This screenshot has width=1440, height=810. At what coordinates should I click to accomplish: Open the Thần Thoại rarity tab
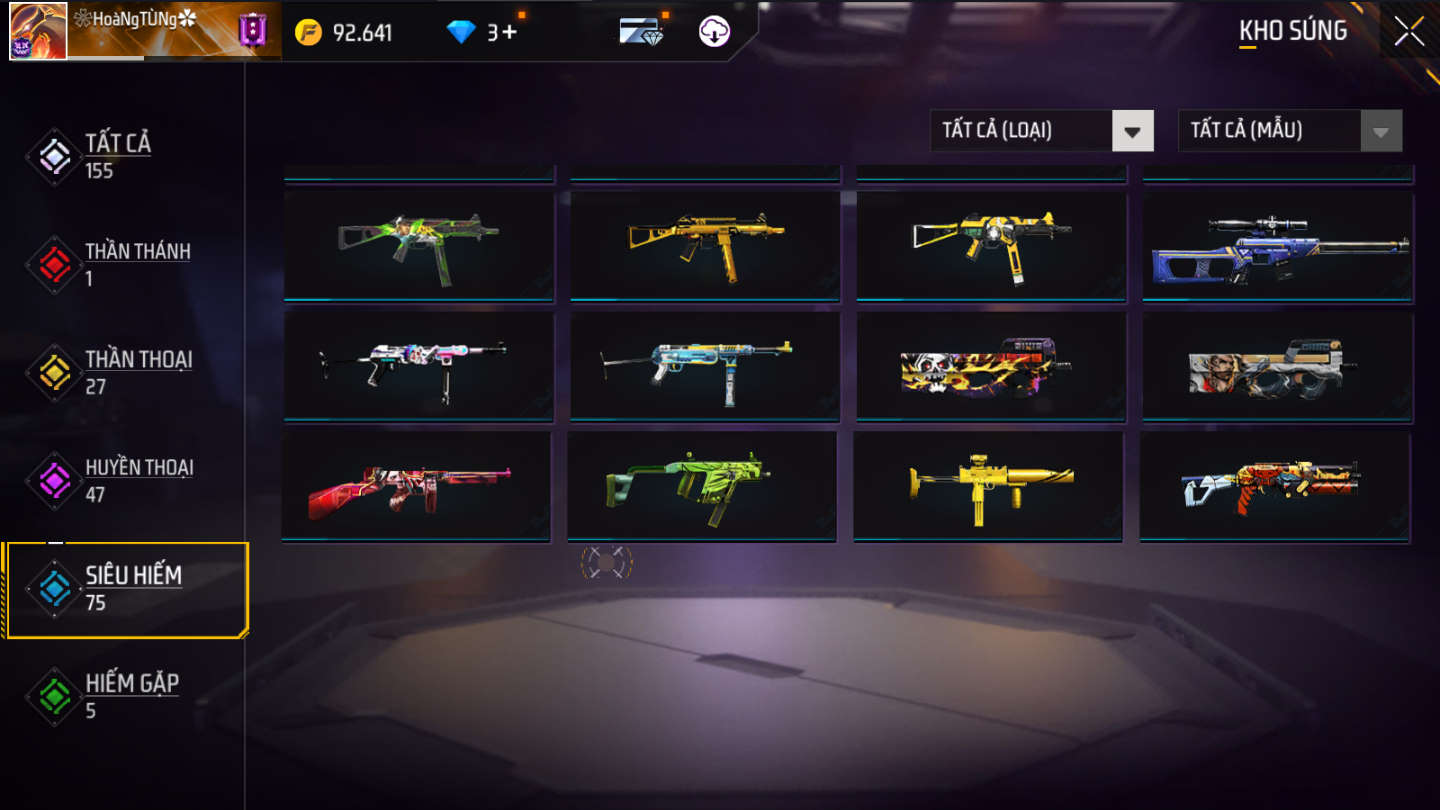136,372
